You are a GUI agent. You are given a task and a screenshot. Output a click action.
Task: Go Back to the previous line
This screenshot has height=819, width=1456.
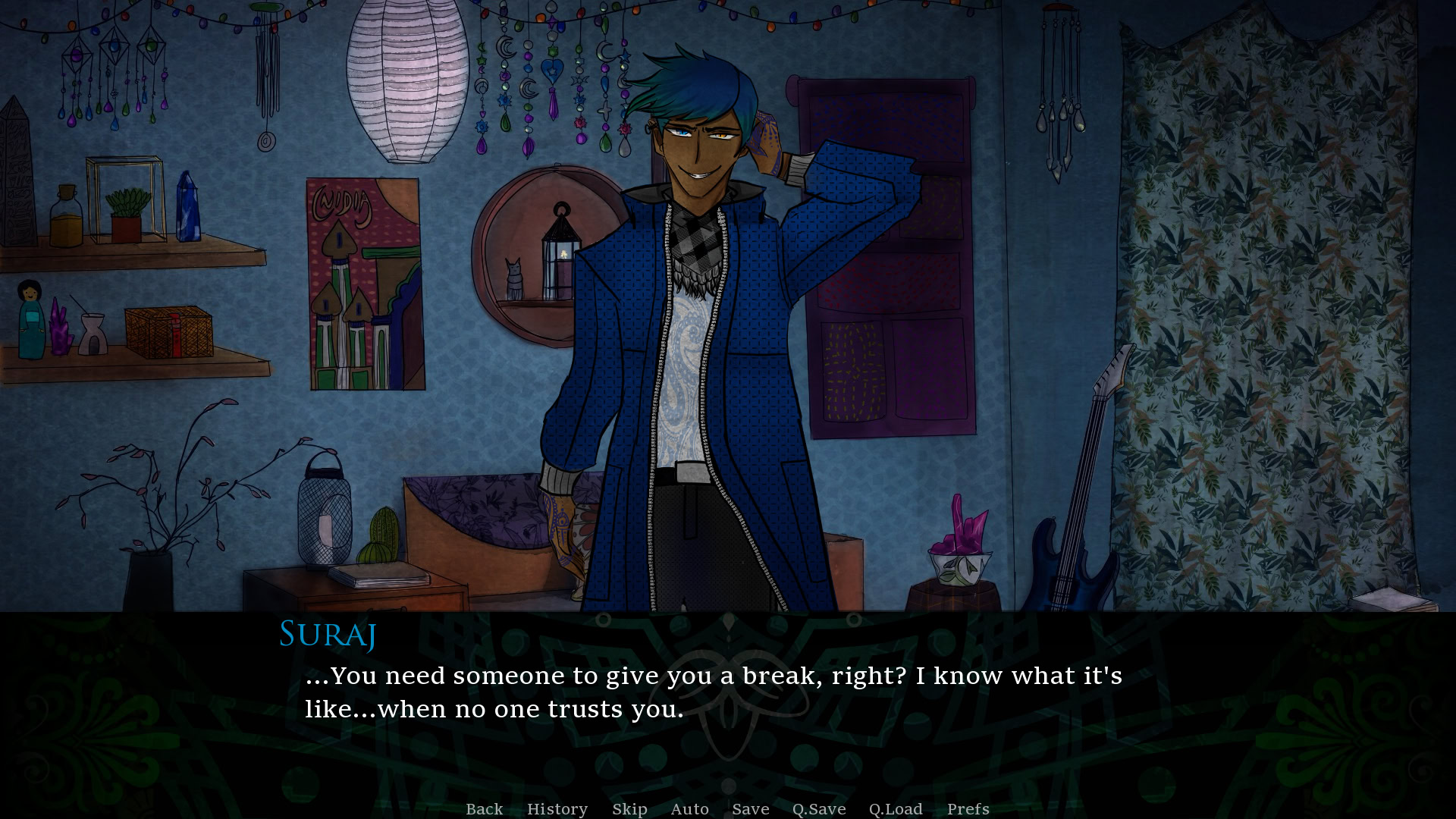(484, 809)
